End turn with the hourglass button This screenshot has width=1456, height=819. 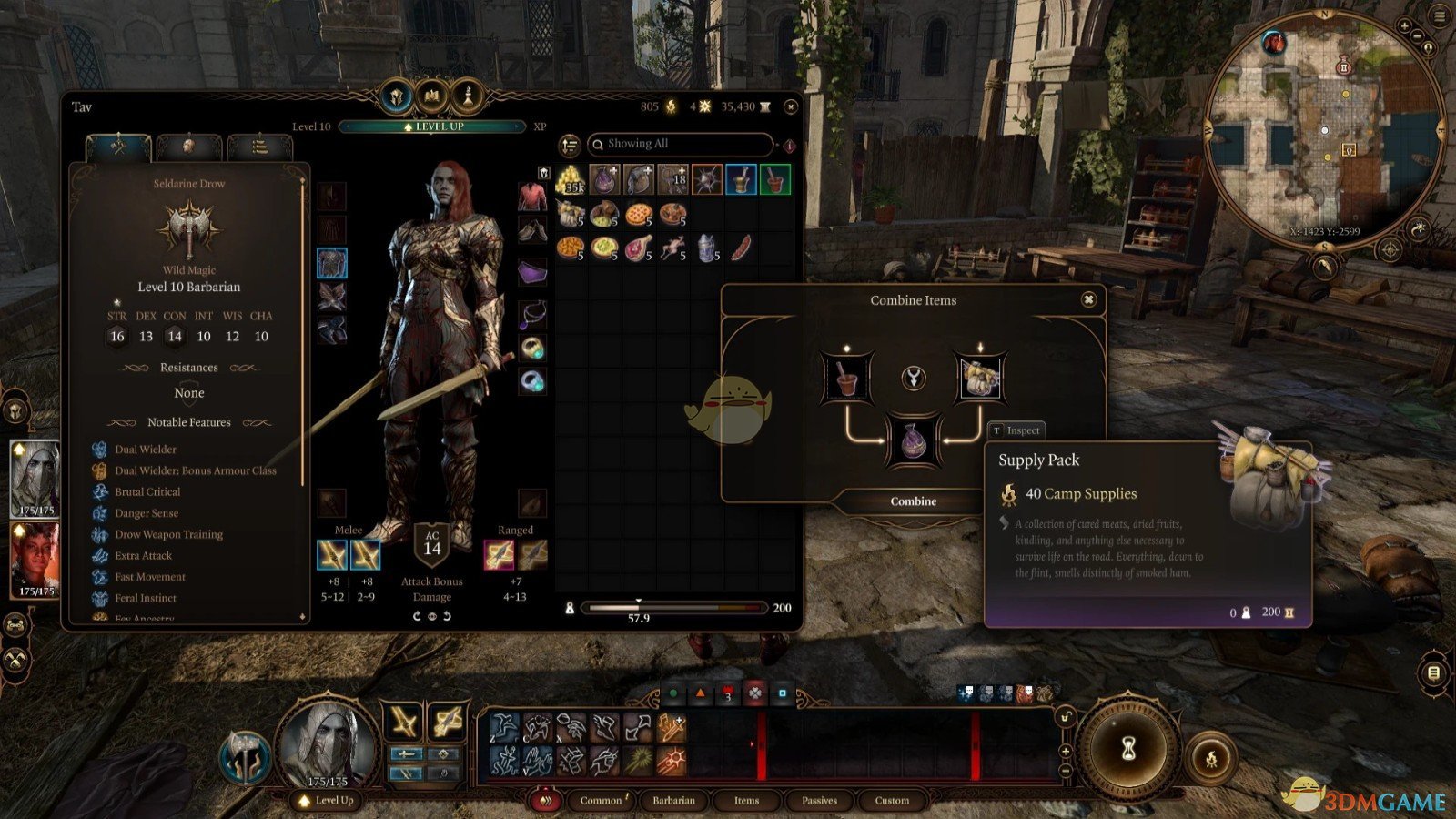[x=1128, y=748]
